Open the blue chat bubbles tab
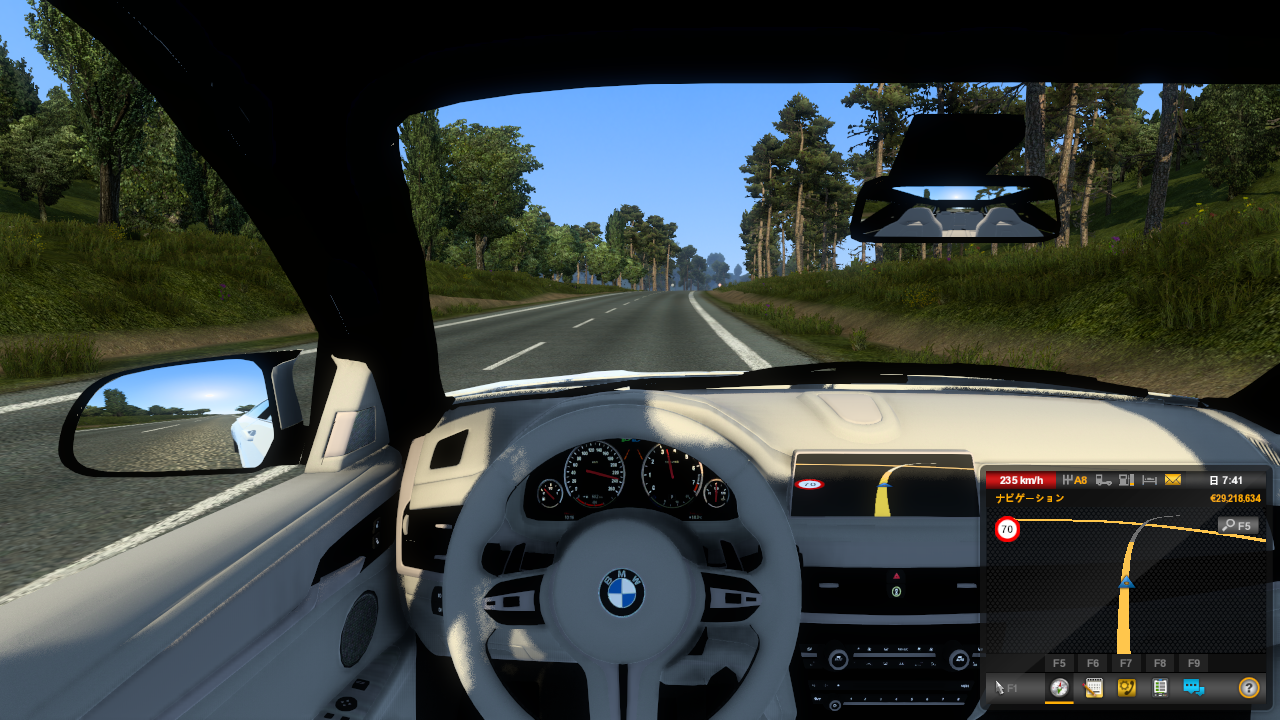Viewport: 1280px width, 720px height. pos(1193,687)
